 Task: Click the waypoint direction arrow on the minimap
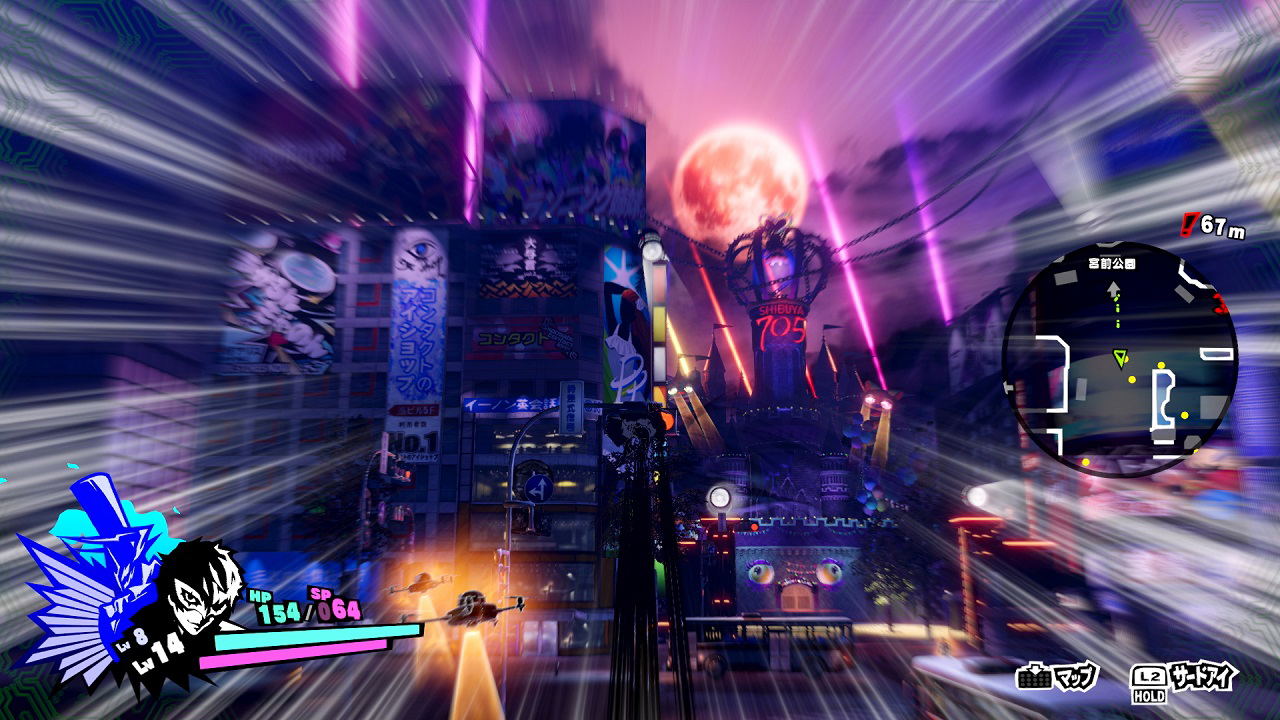pos(1113,289)
